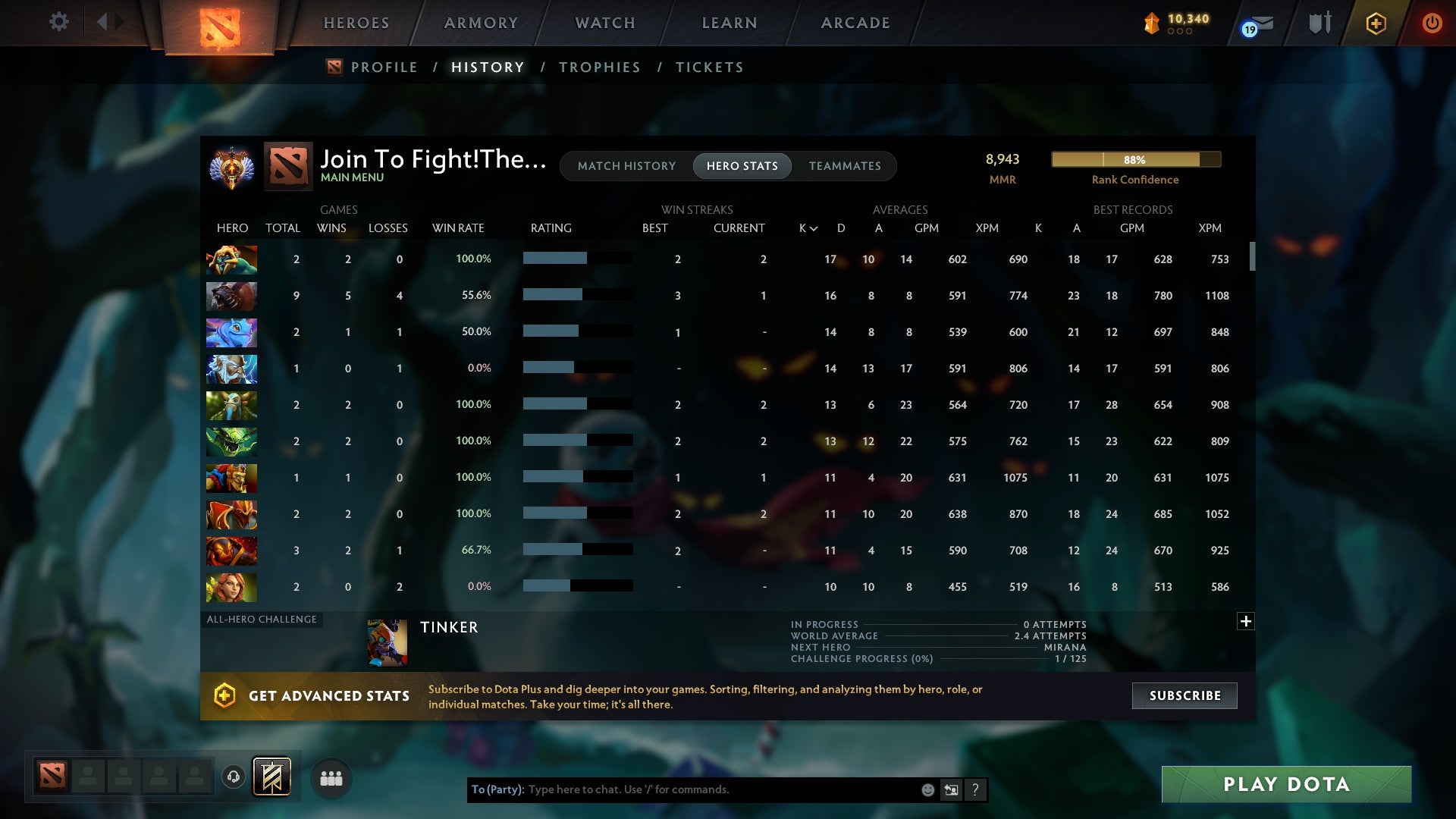
Task: Switch to the TEAMMATES tab
Action: [845, 166]
